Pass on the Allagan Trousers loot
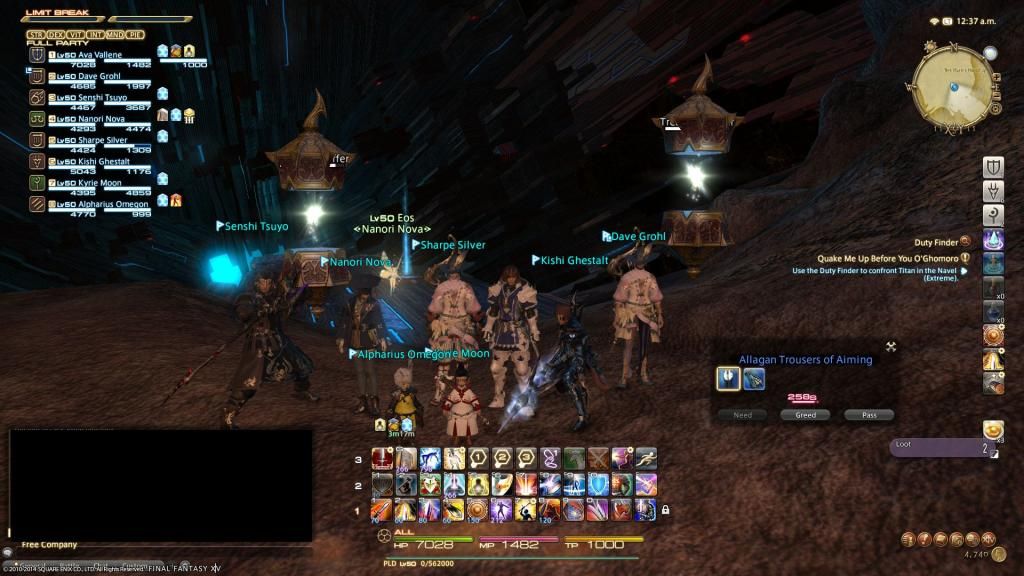This screenshot has height=576, width=1024. tap(868, 415)
